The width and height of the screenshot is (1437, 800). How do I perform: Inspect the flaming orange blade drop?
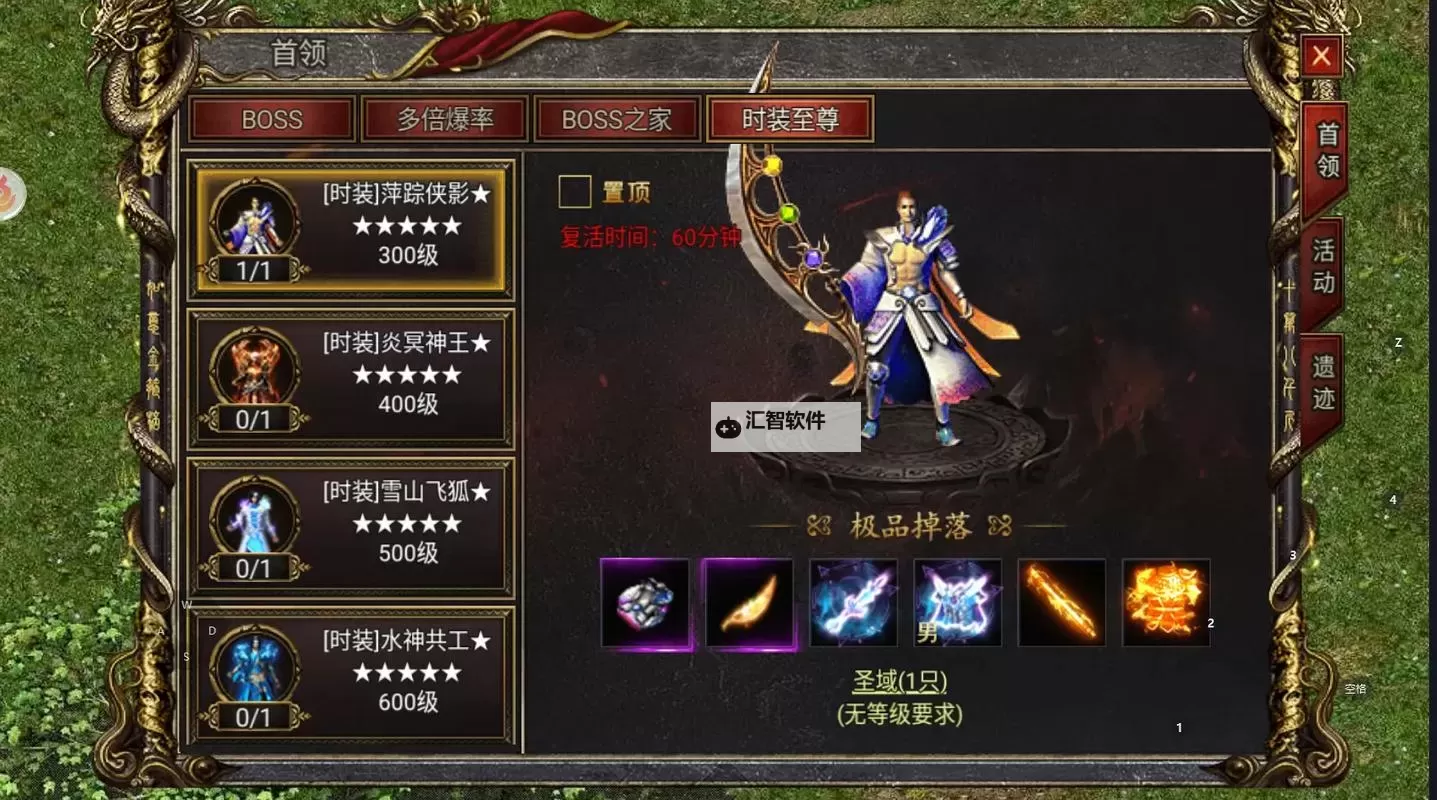pos(1062,603)
